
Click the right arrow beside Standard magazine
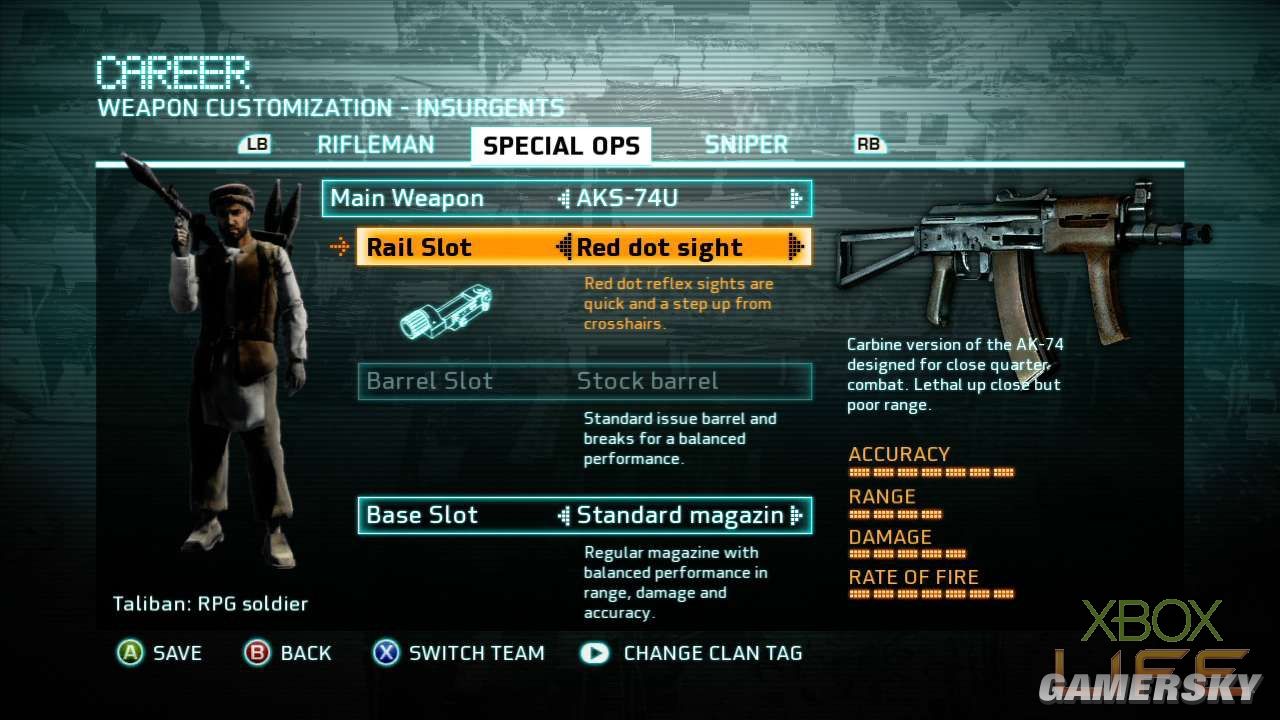[796, 515]
